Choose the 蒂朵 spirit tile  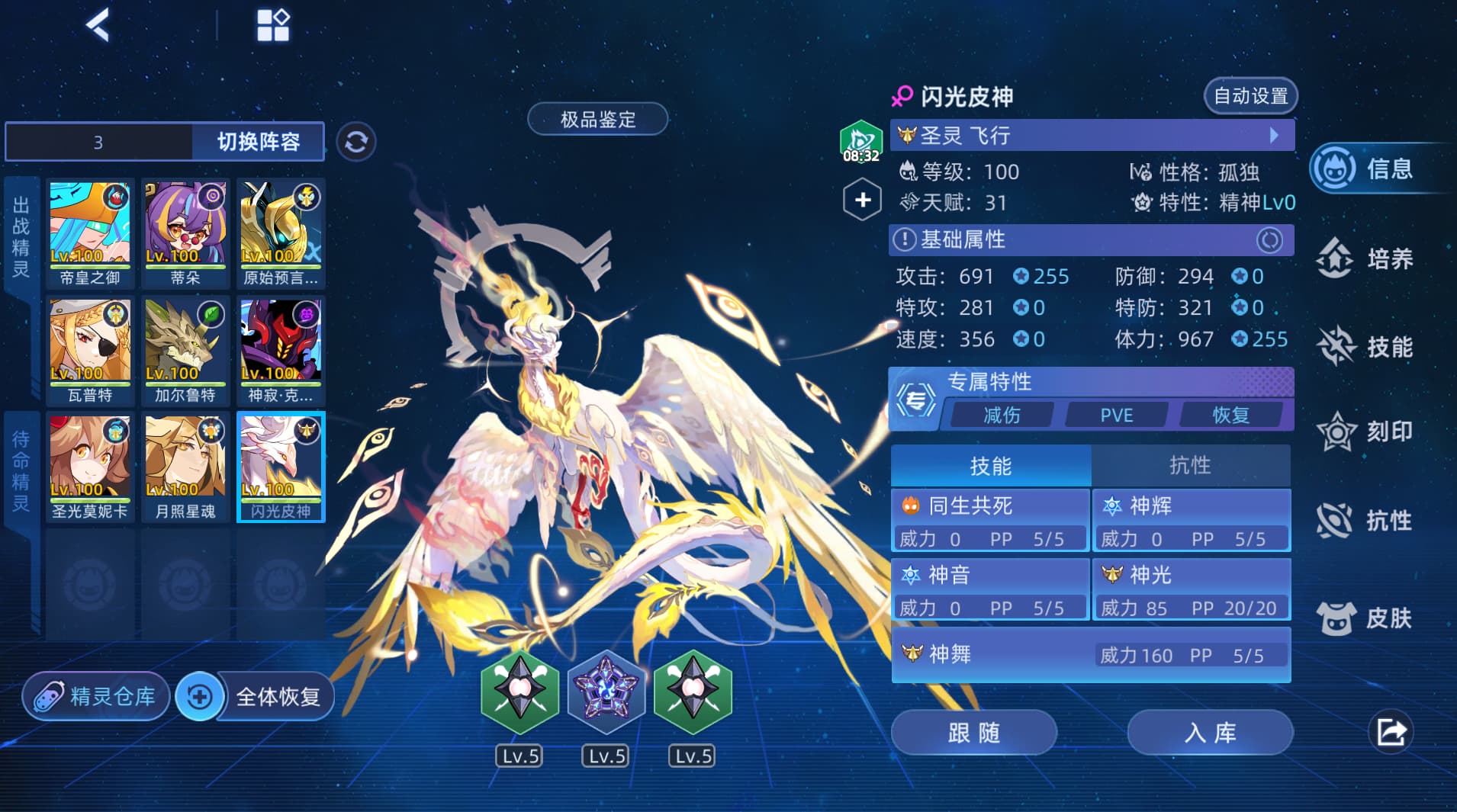pyautogui.click(x=185, y=232)
